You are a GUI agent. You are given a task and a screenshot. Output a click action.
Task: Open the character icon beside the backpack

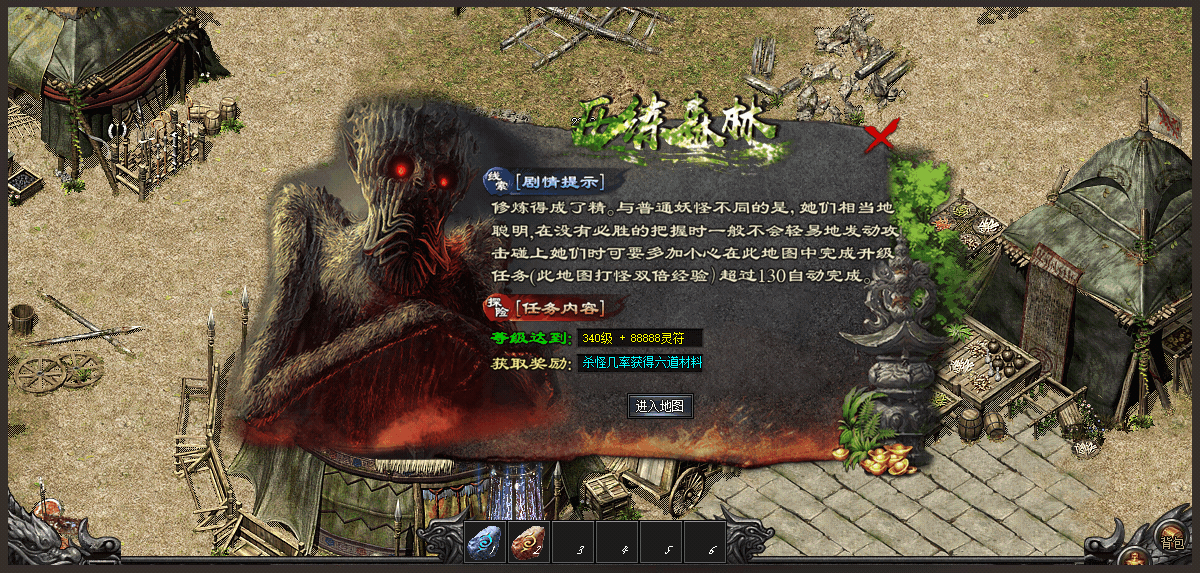click(x=1132, y=558)
